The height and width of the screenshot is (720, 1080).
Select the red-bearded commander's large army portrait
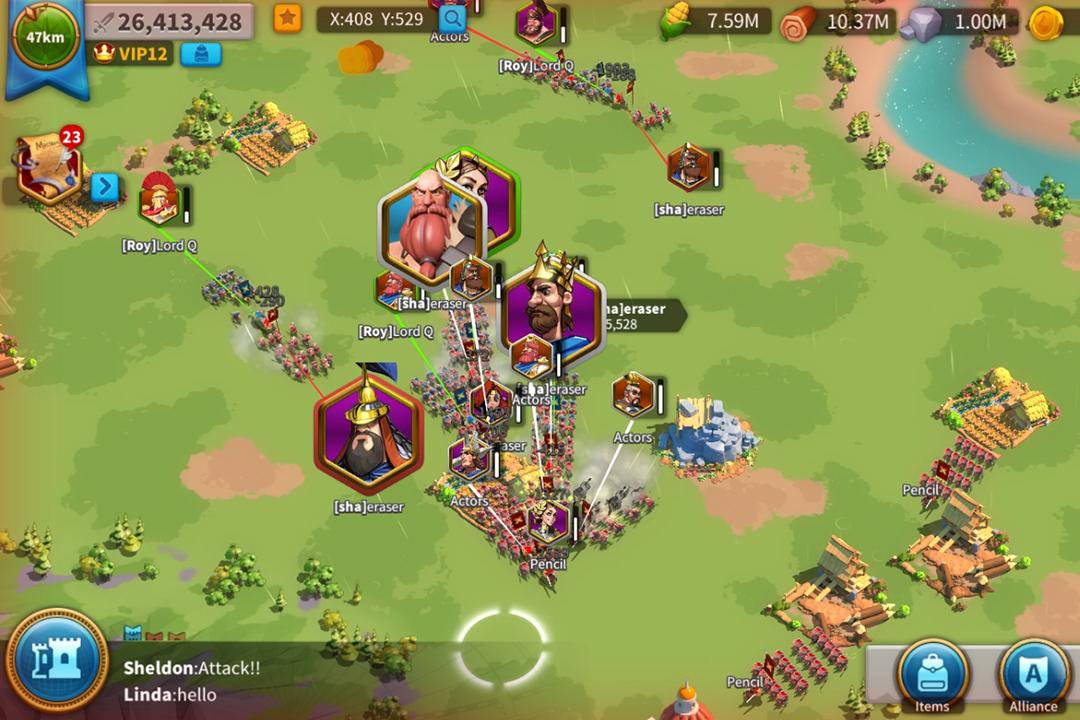[431, 225]
